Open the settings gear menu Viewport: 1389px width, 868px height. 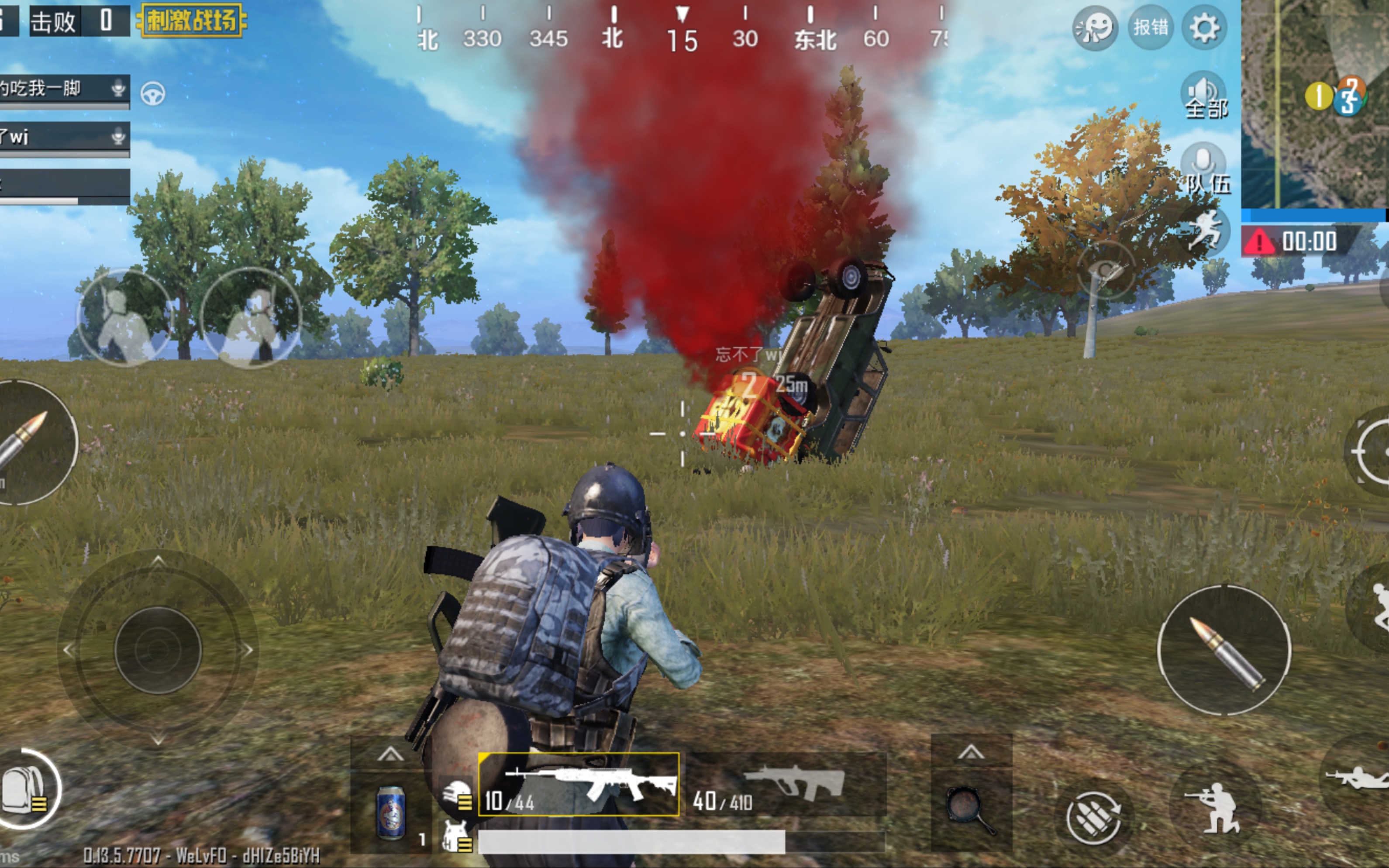pos(1203,28)
